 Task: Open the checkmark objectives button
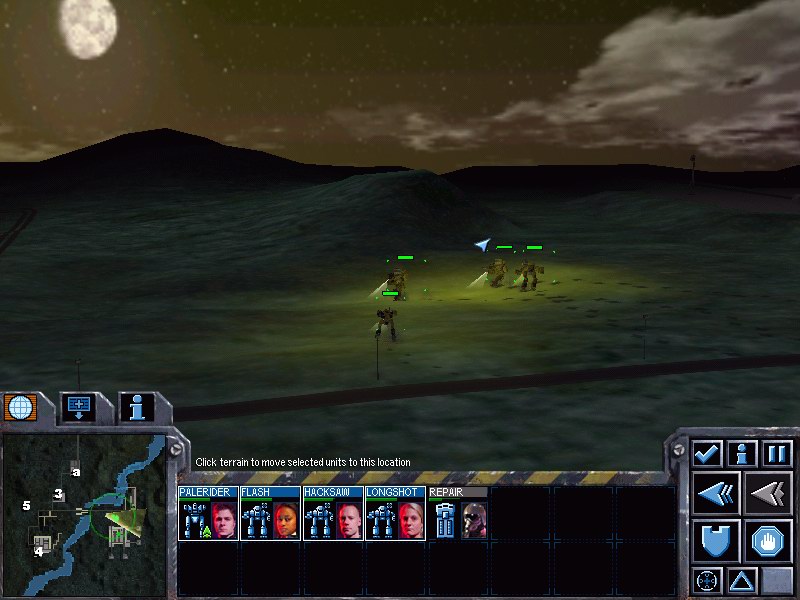click(x=707, y=453)
